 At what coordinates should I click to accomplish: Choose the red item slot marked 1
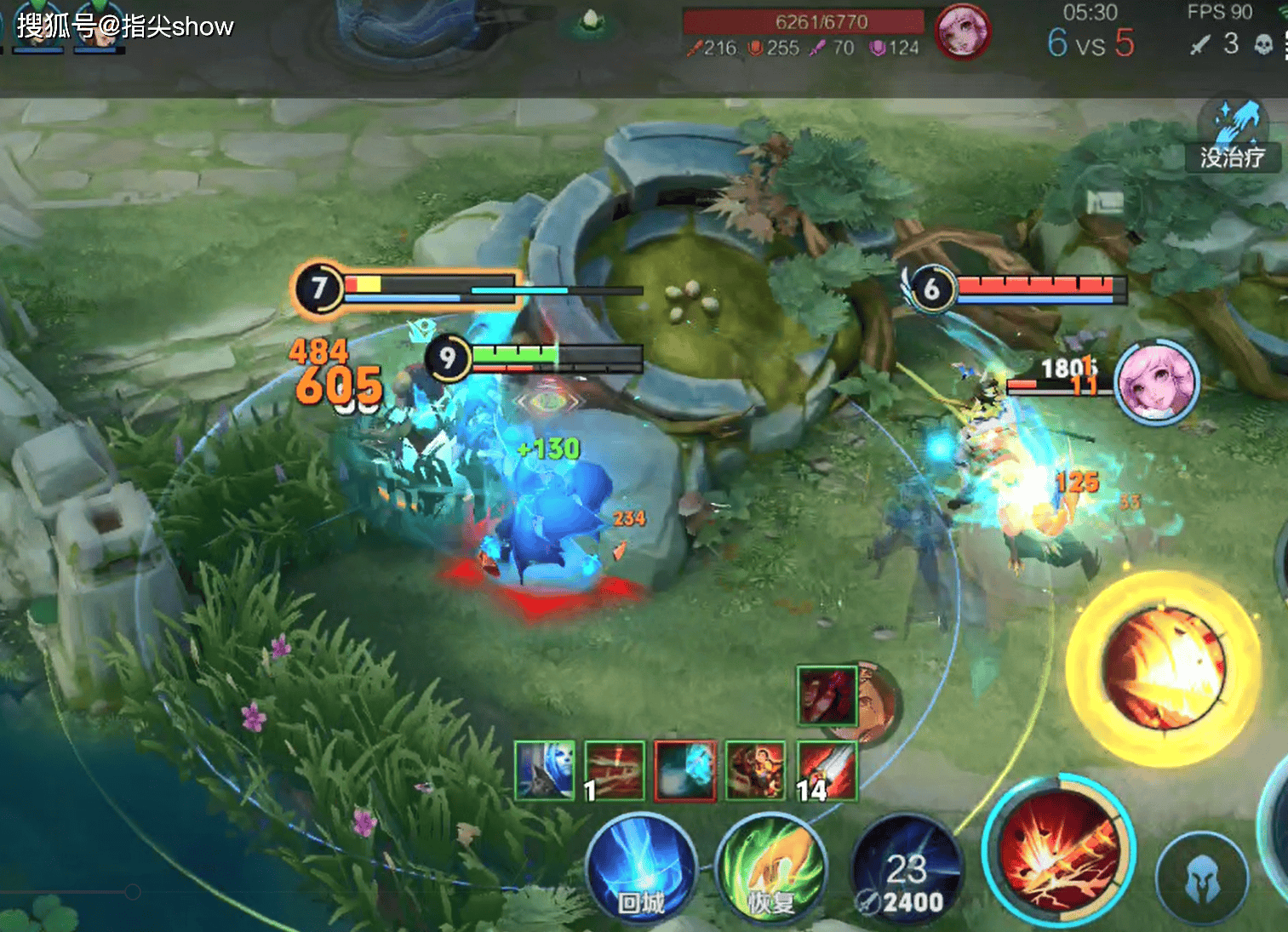615,770
